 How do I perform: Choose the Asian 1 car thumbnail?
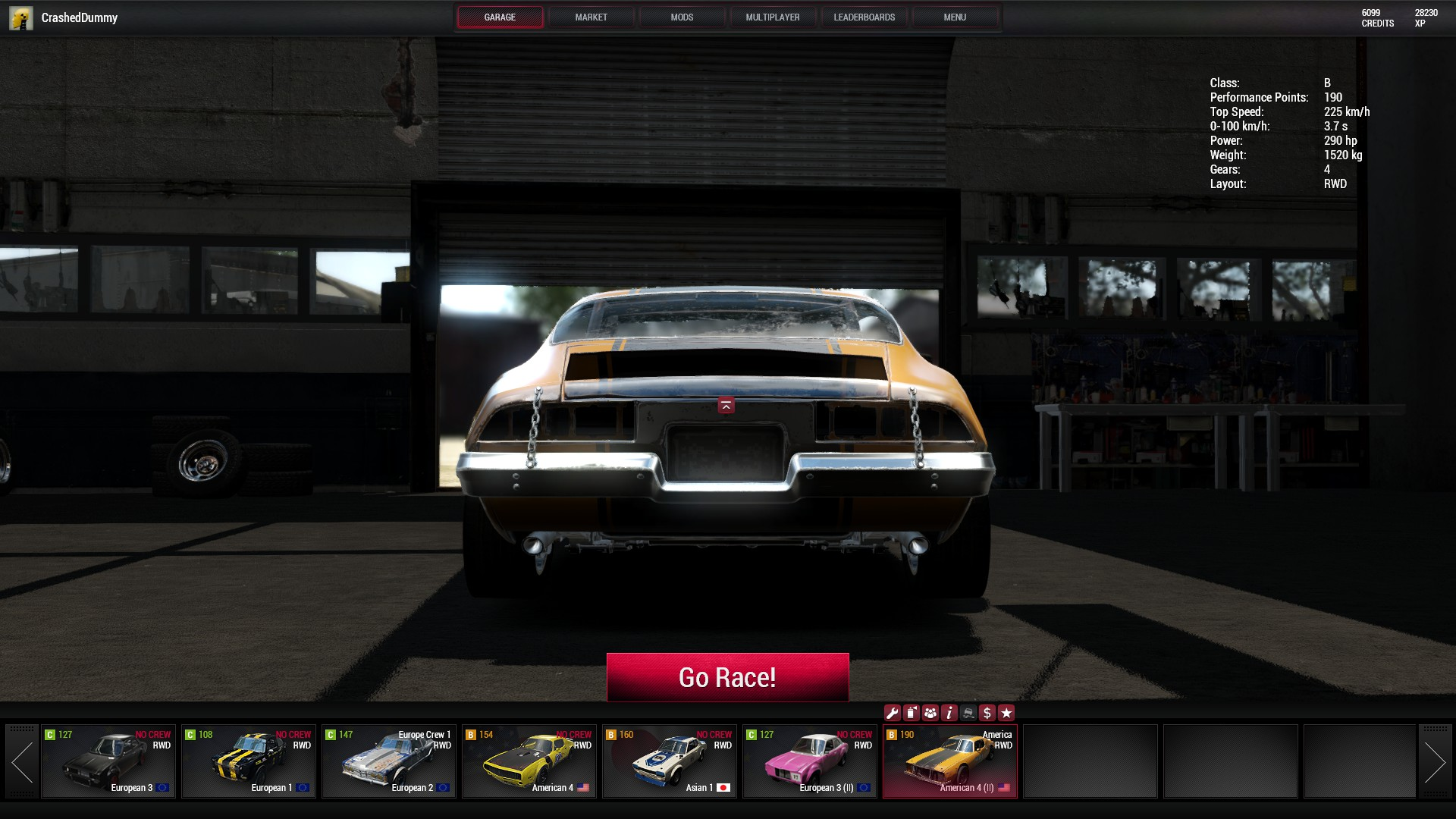tap(670, 761)
